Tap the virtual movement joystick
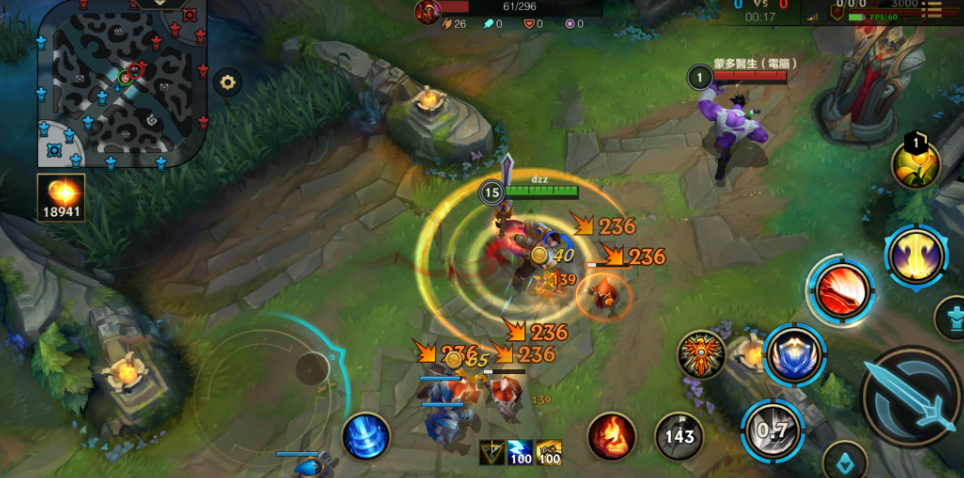This screenshot has width=964, height=478. click(312, 369)
